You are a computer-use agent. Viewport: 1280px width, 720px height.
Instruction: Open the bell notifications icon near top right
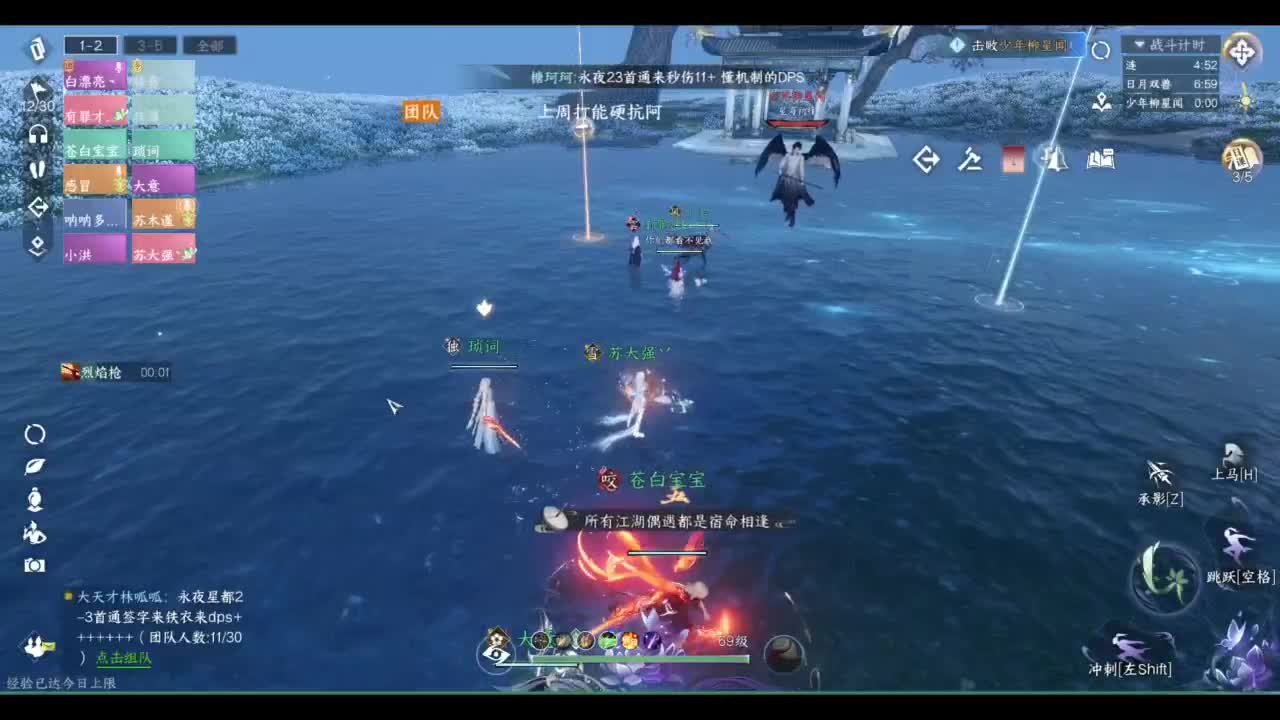pos(1054,159)
